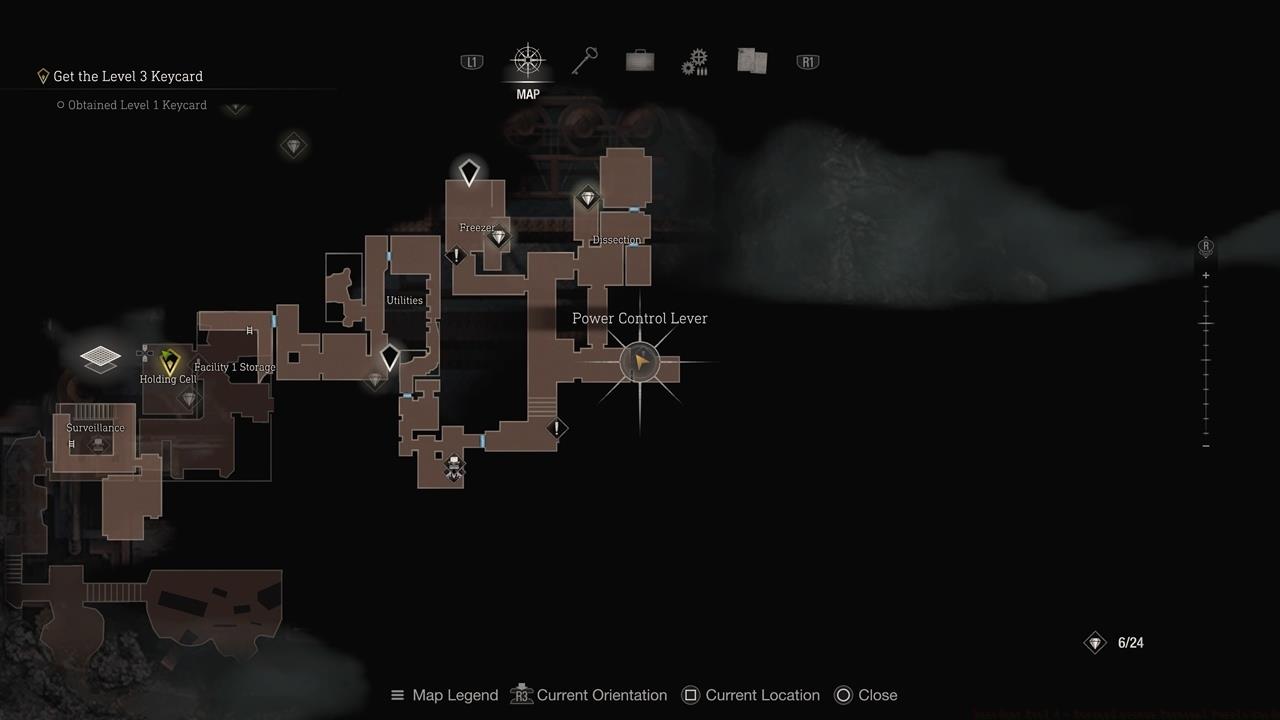Screen dimensions: 1280x720
Task: Switch tabs using the L1 button
Action: click(471, 61)
